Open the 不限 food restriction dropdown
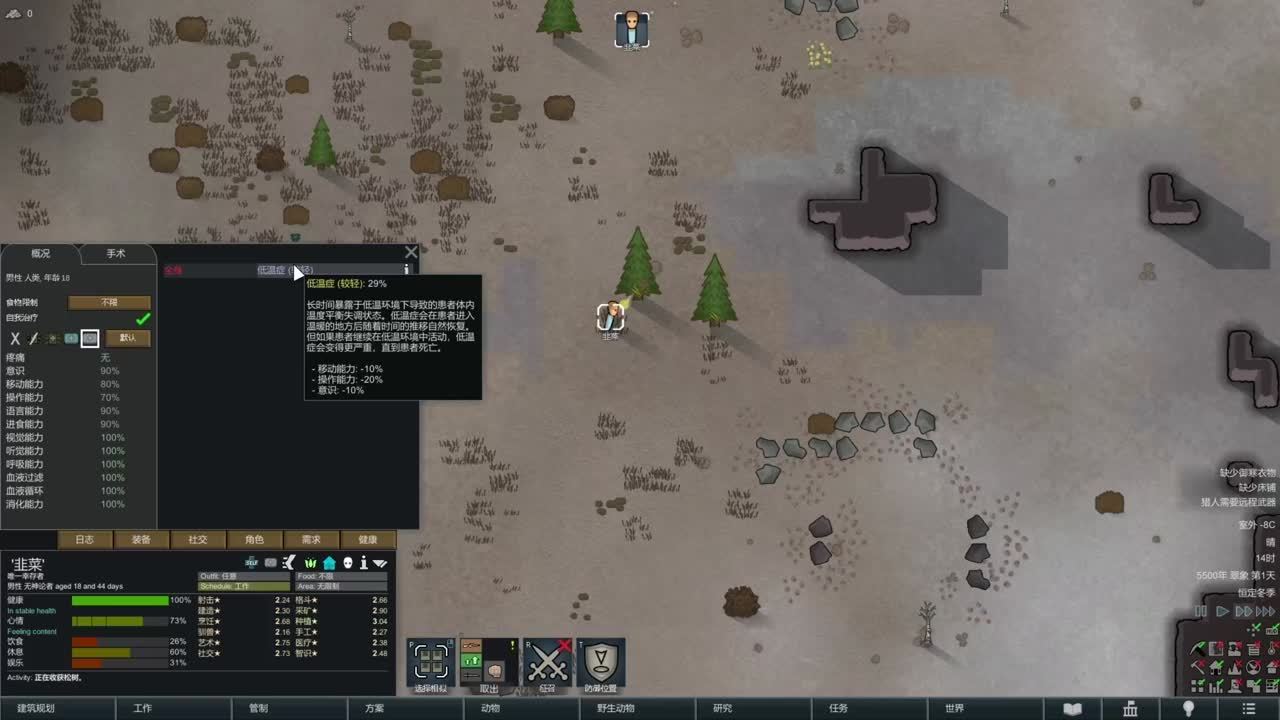Screen dimensions: 1280x720 click(x=109, y=302)
